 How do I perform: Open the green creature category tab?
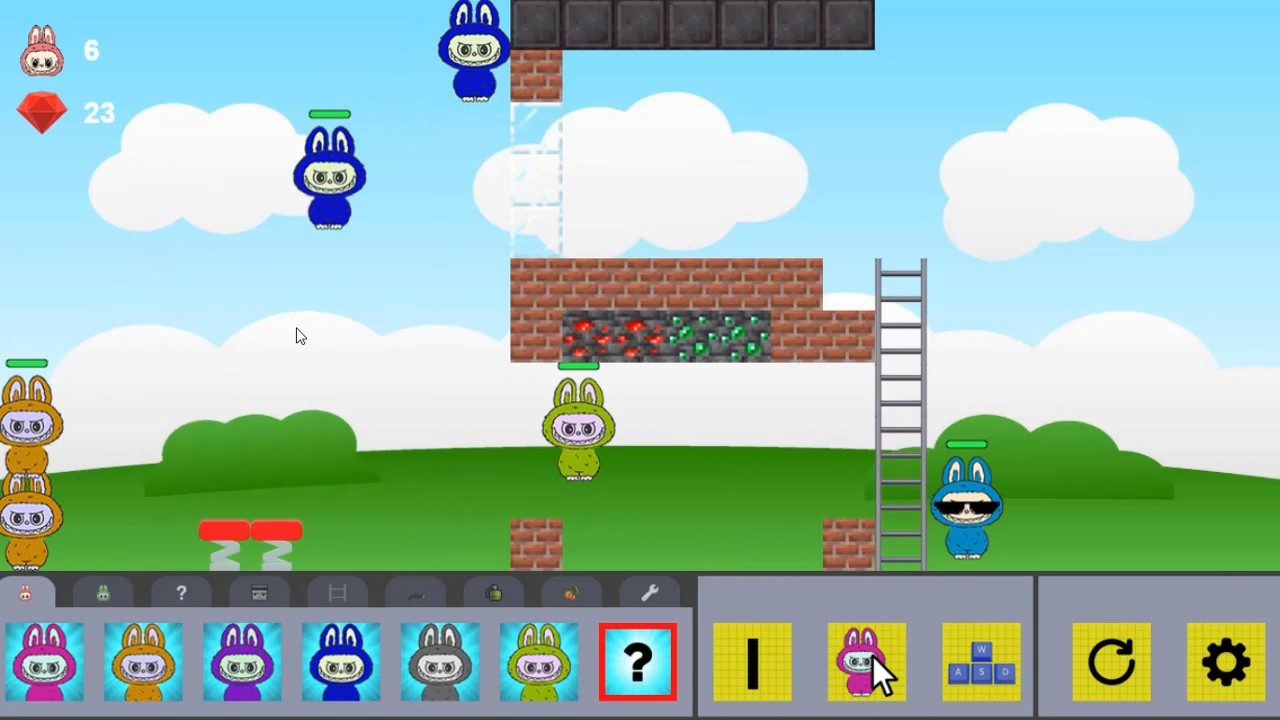(103, 592)
